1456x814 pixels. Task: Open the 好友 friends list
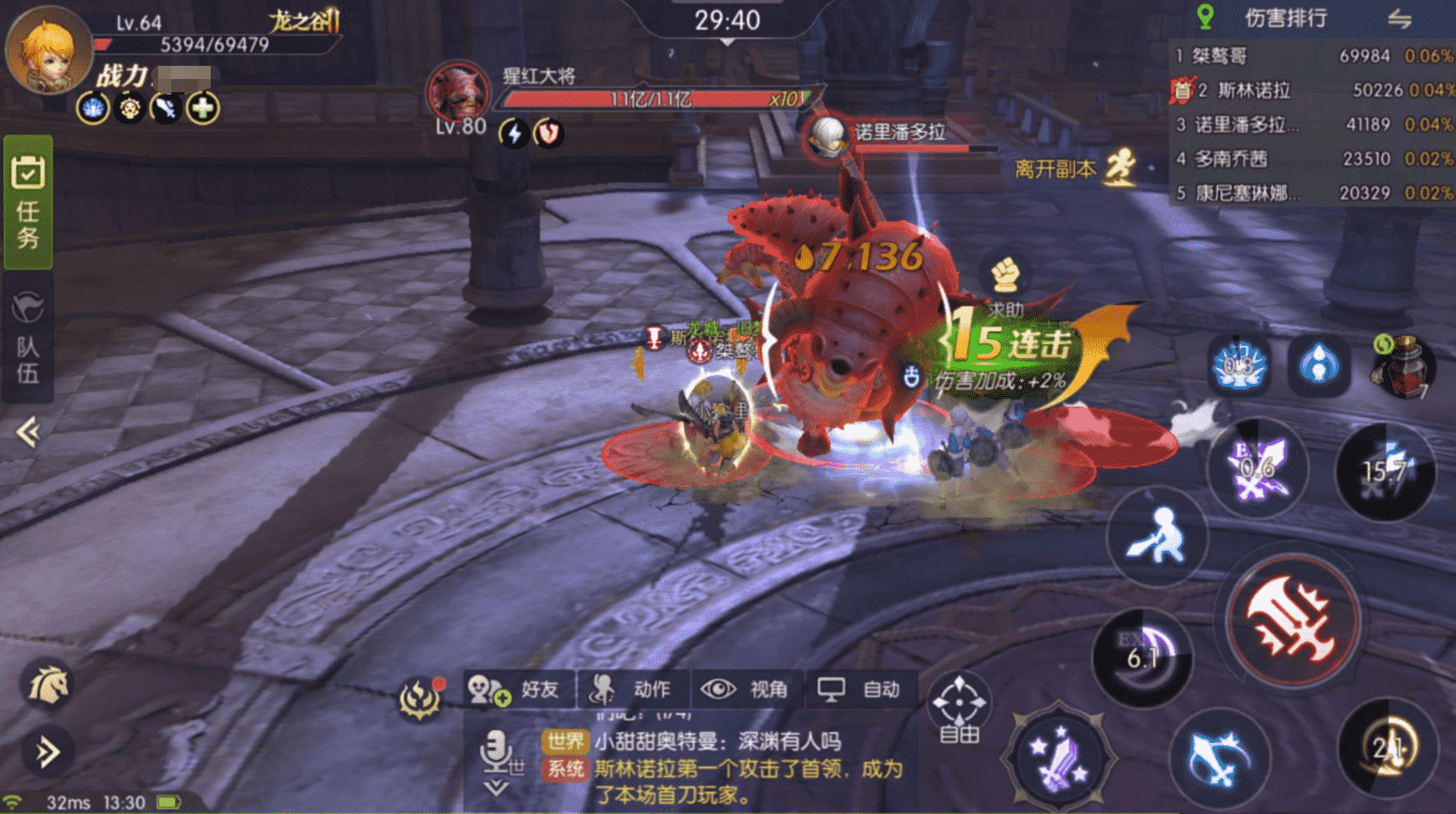[518, 689]
